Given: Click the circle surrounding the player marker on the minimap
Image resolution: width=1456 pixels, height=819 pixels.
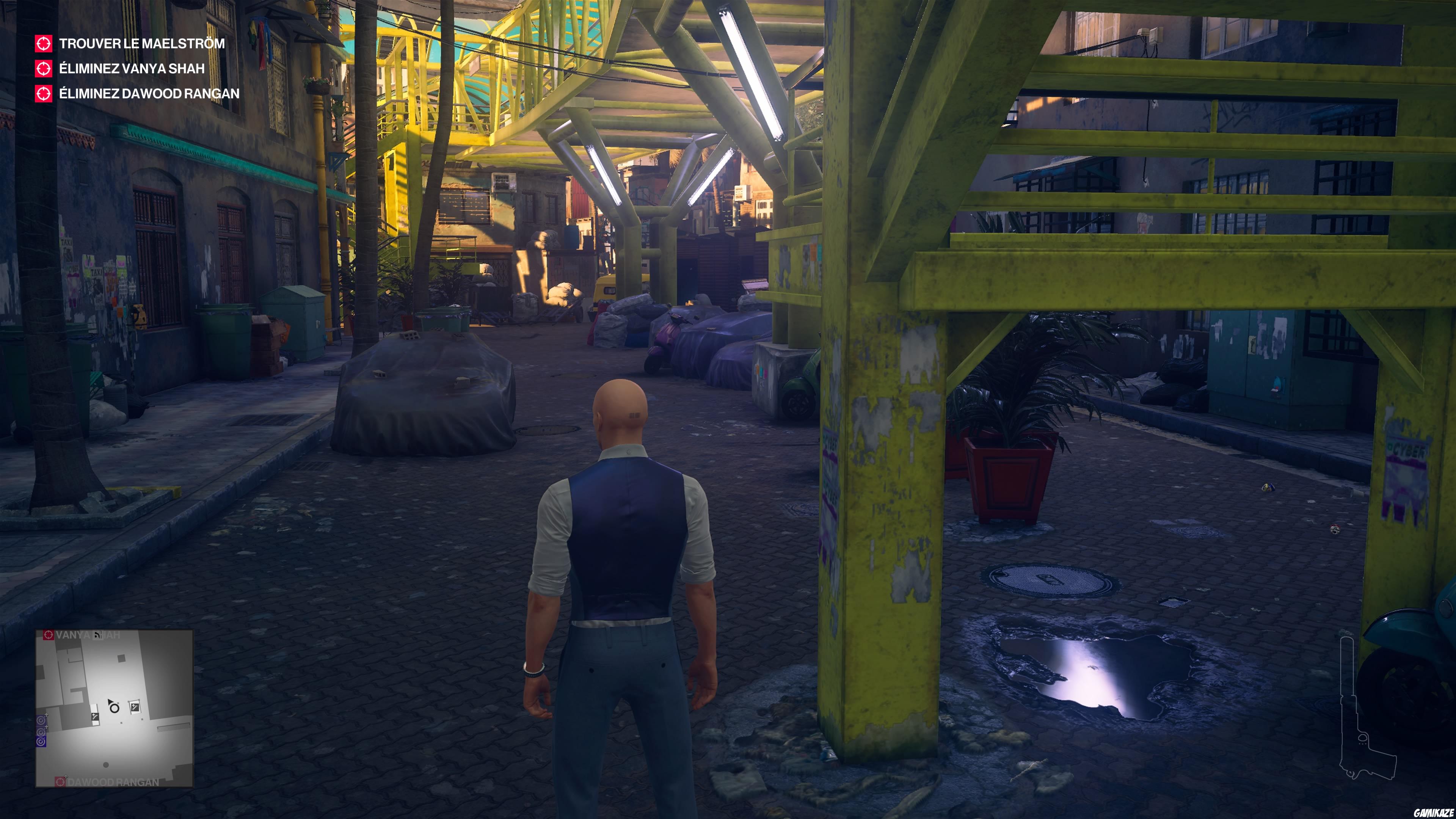Looking at the screenshot, I should tap(115, 709).
